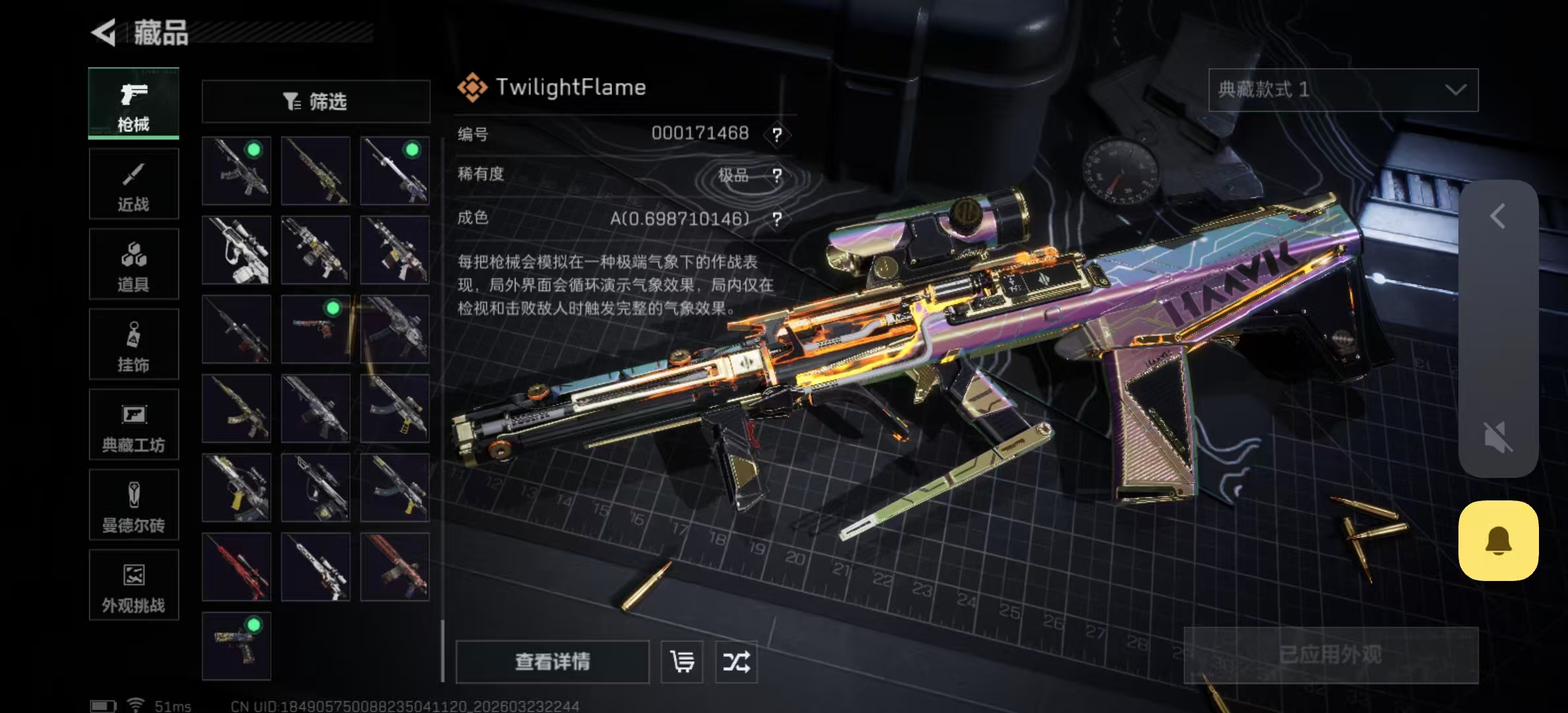Show help for 成色 wear value
Viewport: 1568px width, 713px height.
[x=777, y=219]
